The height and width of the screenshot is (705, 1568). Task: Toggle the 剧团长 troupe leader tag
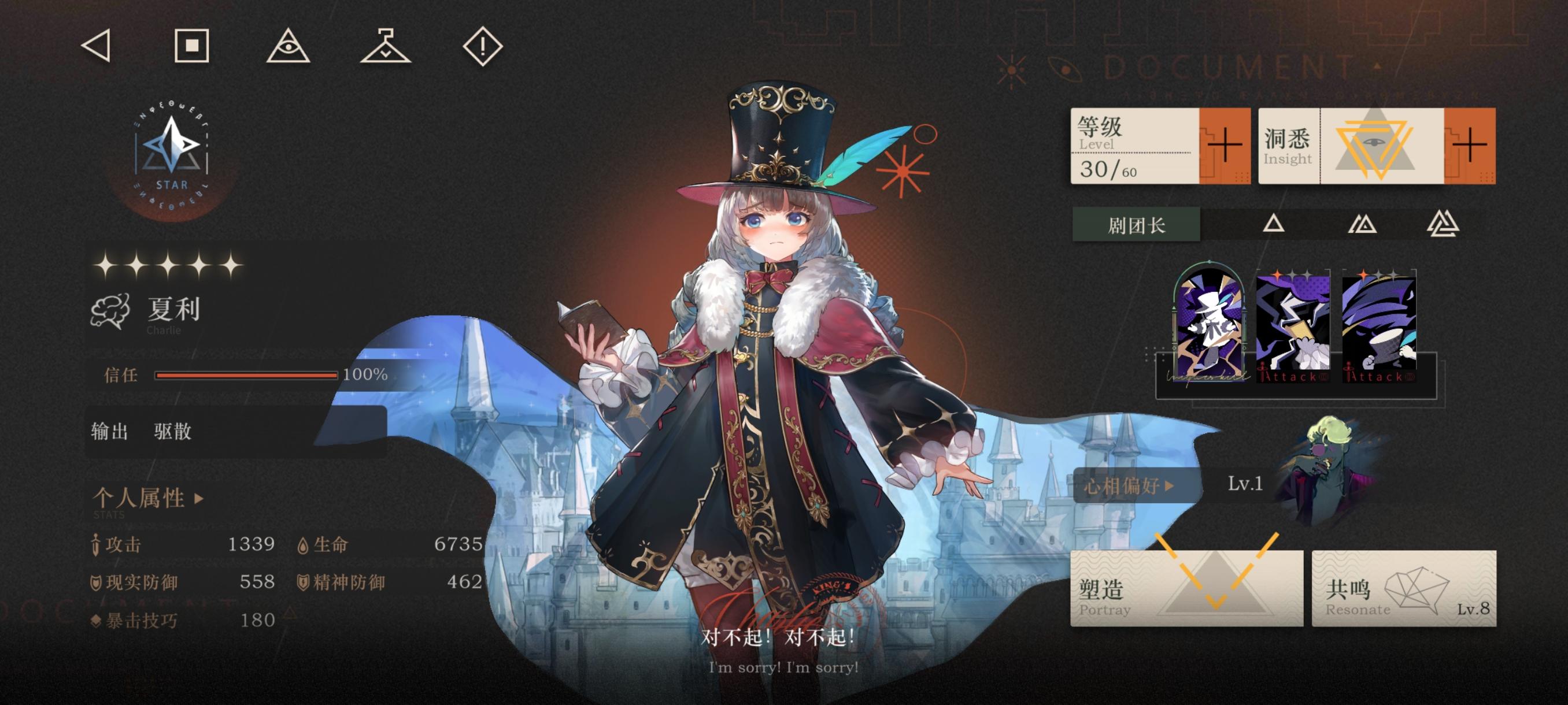pos(1136,224)
